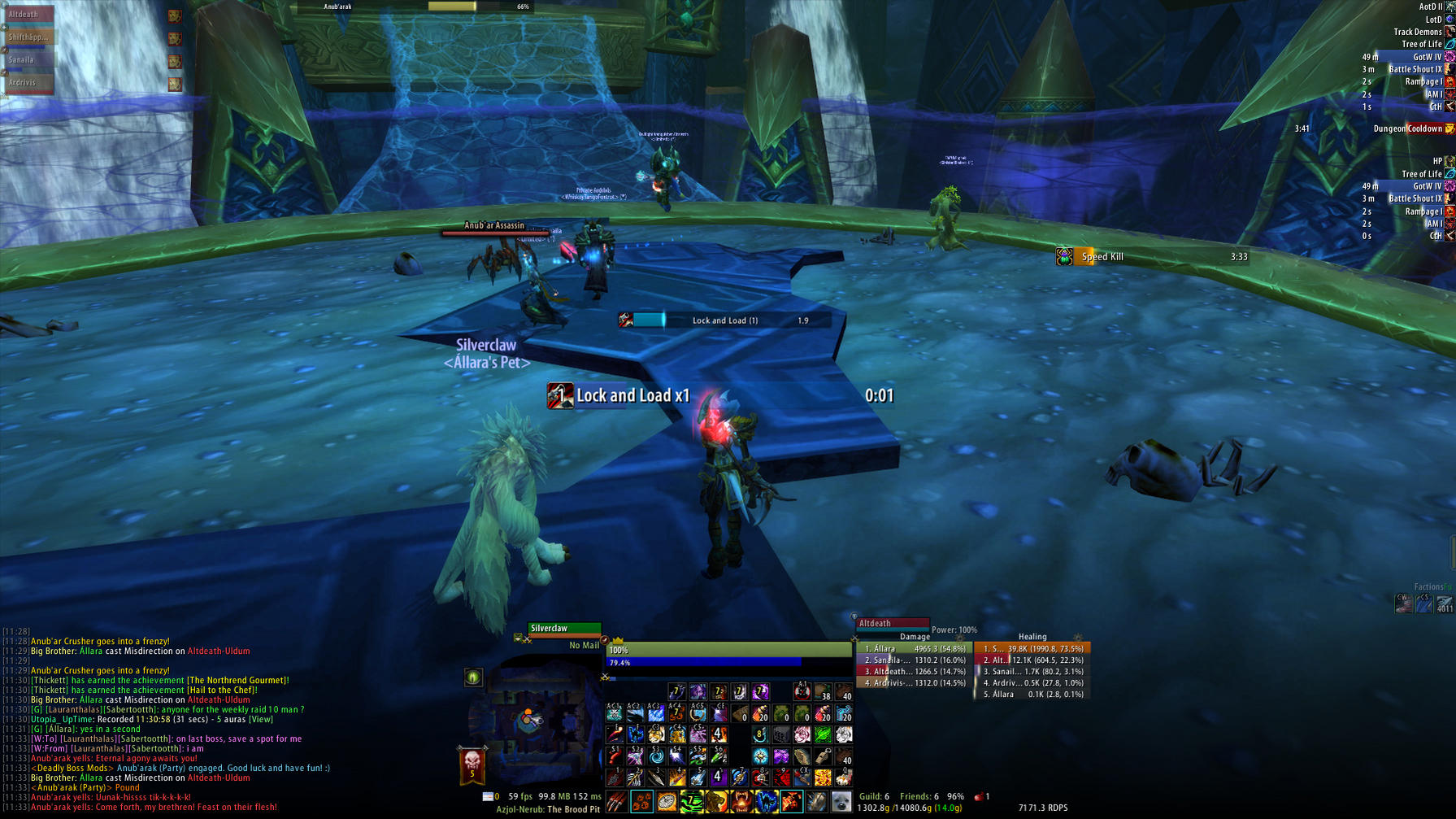Click the Dungeon Cooldown debuff bar
The image size is (1456, 819).
click(1410, 129)
